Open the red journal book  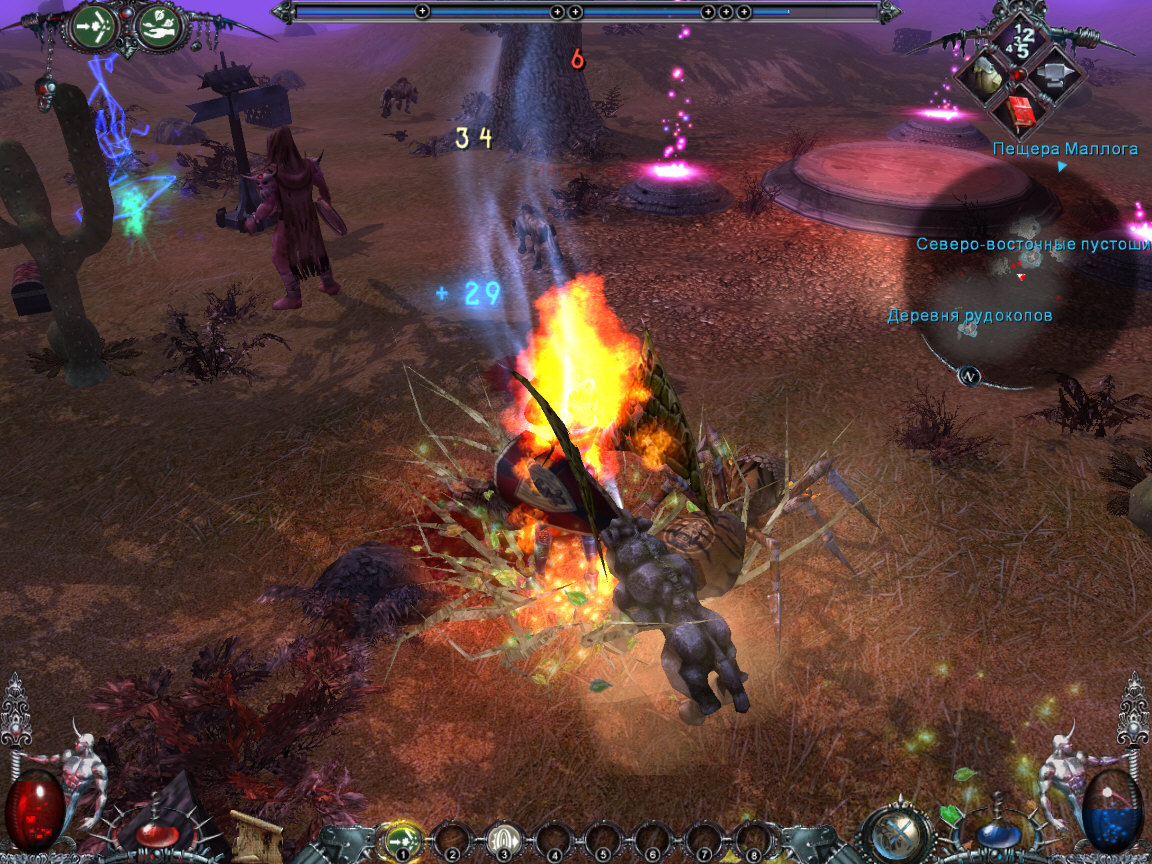click(x=1021, y=112)
